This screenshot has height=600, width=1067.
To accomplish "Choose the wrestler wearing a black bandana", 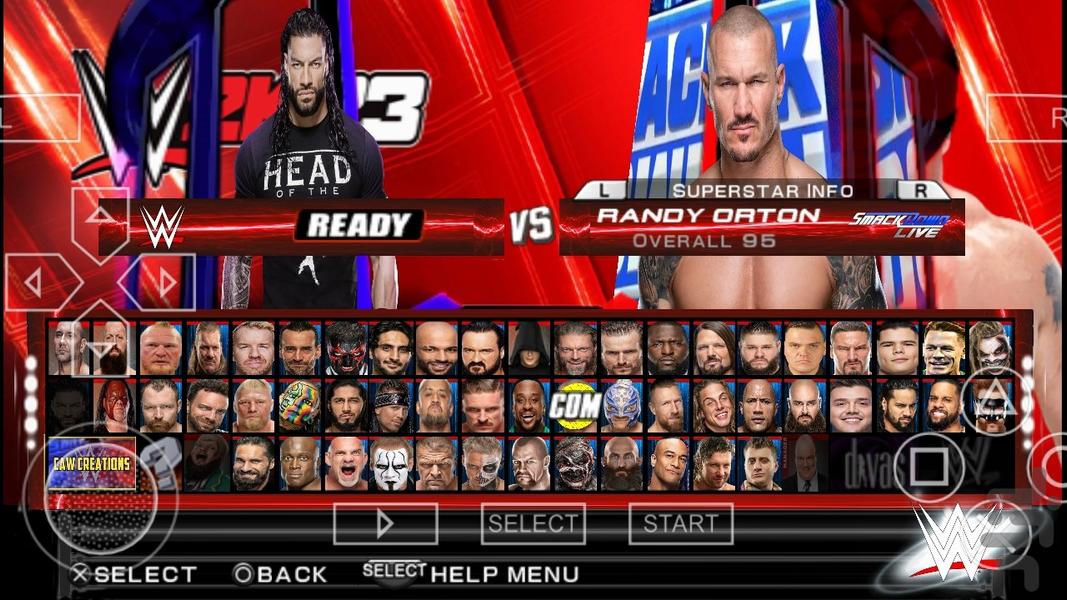I will pos(391,405).
